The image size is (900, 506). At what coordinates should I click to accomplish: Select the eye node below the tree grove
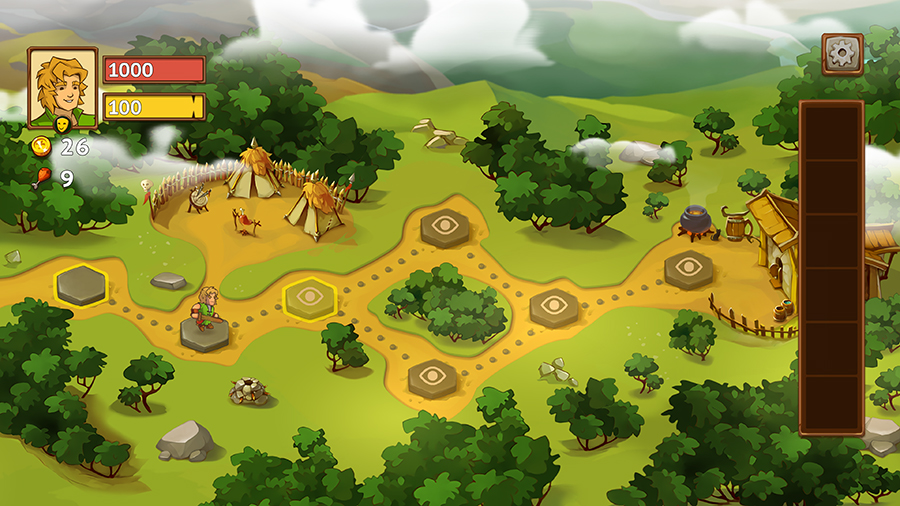point(432,377)
